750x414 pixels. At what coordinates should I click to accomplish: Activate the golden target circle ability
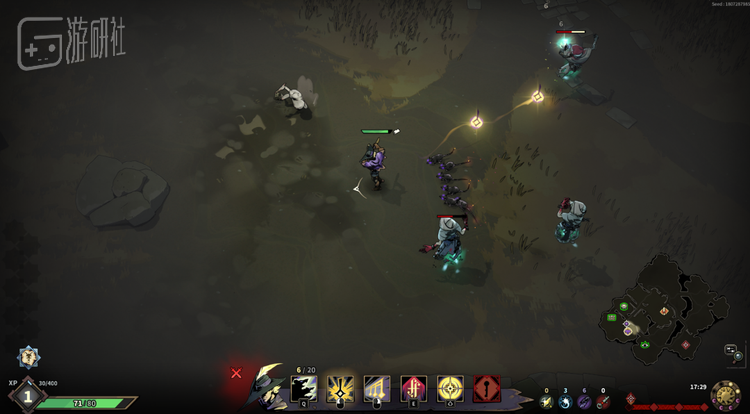click(x=450, y=389)
